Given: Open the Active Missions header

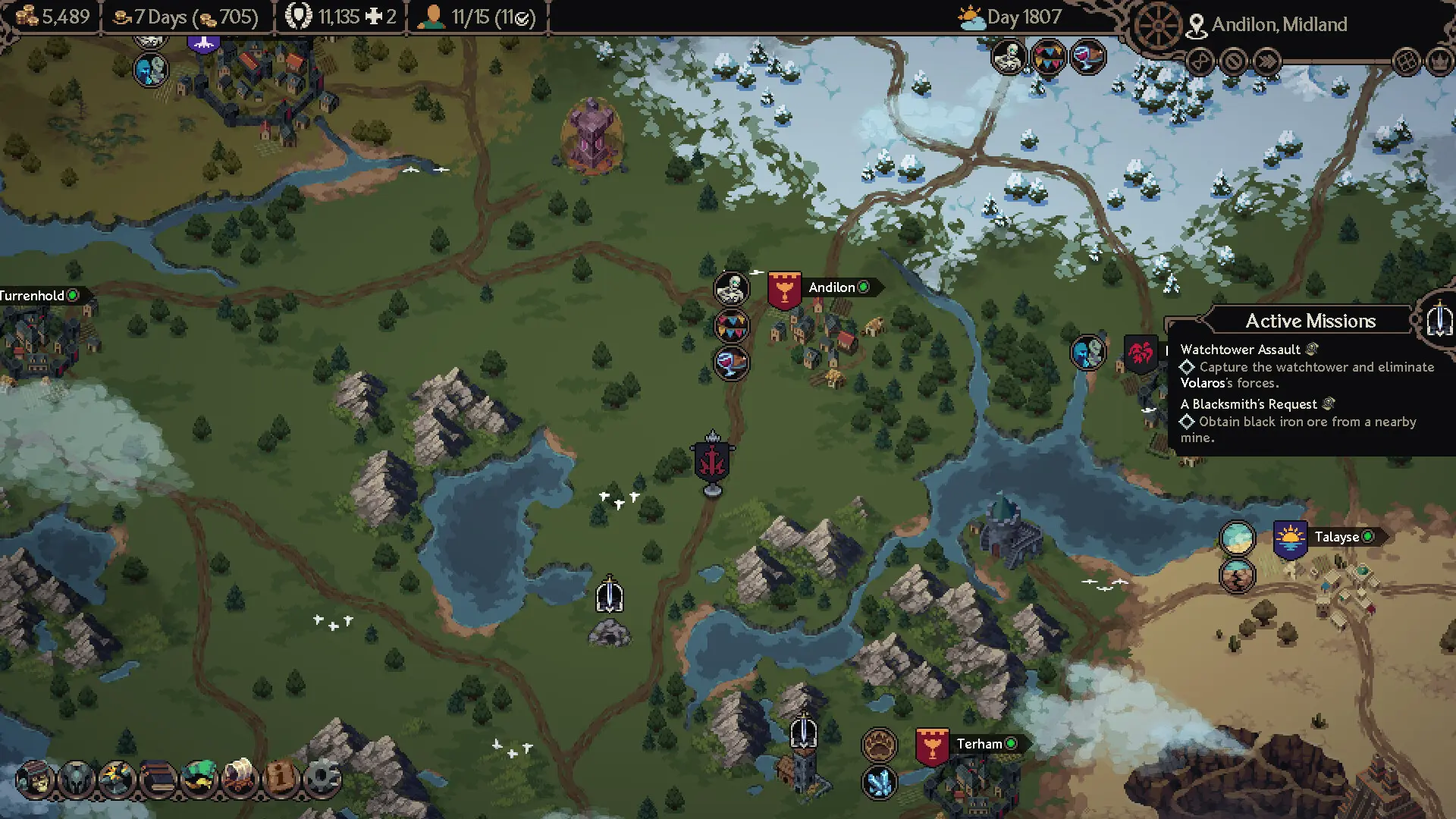Looking at the screenshot, I should pyautogui.click(x=1311, y=320).
